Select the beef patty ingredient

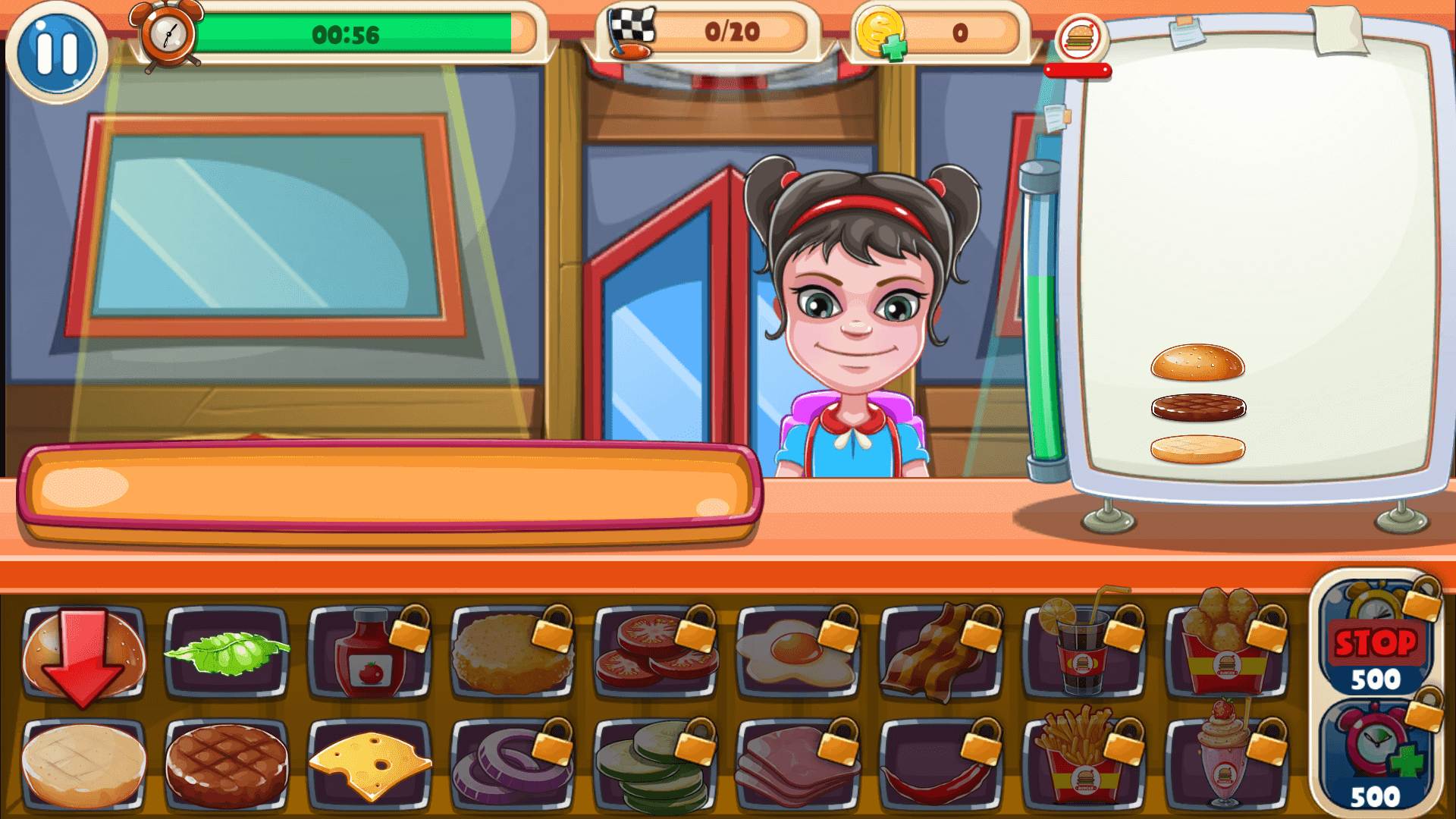pos(227,766)
